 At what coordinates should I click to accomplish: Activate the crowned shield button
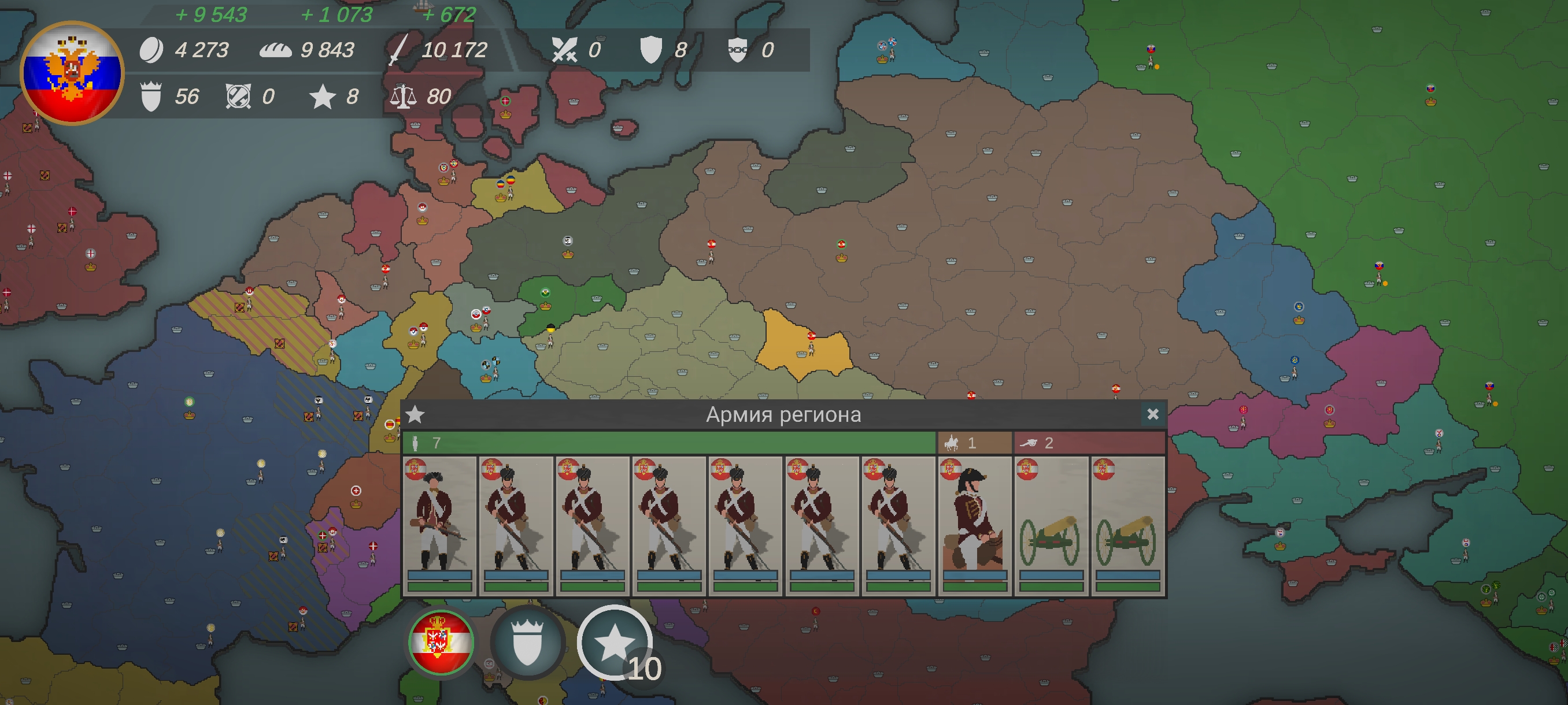pyautogui.click(x=527, y=642)
